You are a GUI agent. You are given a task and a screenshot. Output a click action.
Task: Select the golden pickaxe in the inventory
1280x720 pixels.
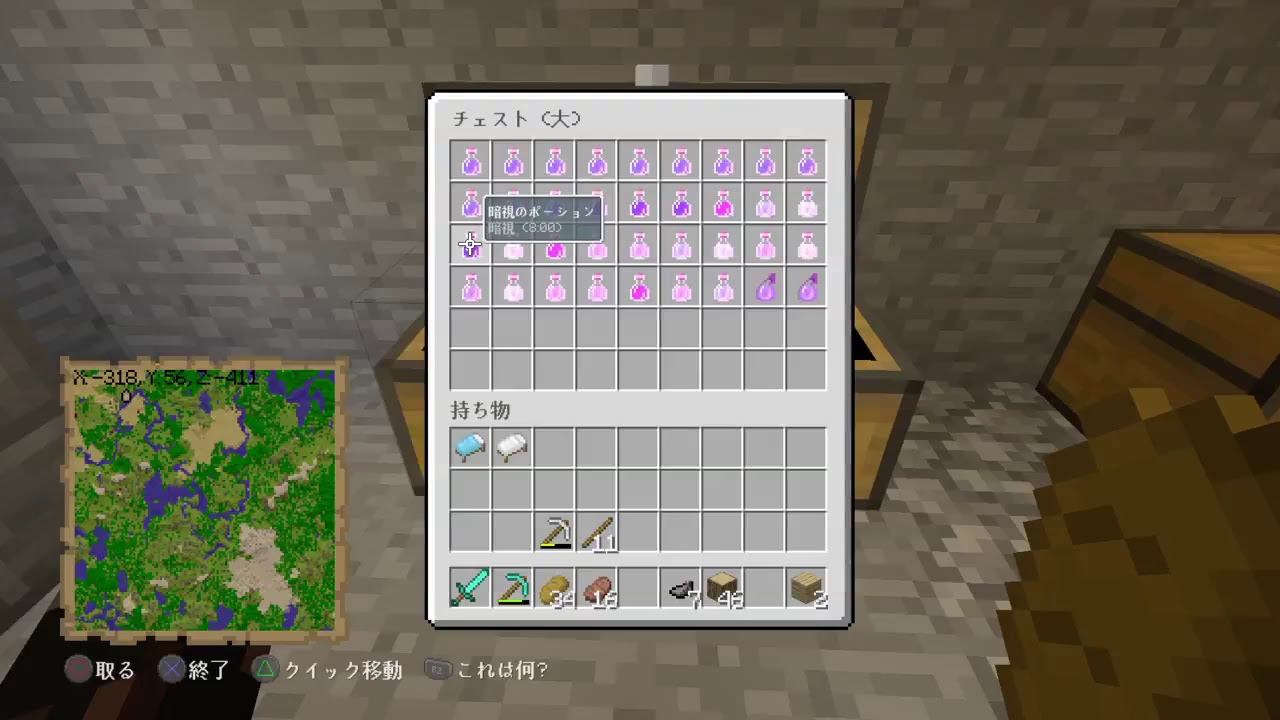click(x=554, y=531)
